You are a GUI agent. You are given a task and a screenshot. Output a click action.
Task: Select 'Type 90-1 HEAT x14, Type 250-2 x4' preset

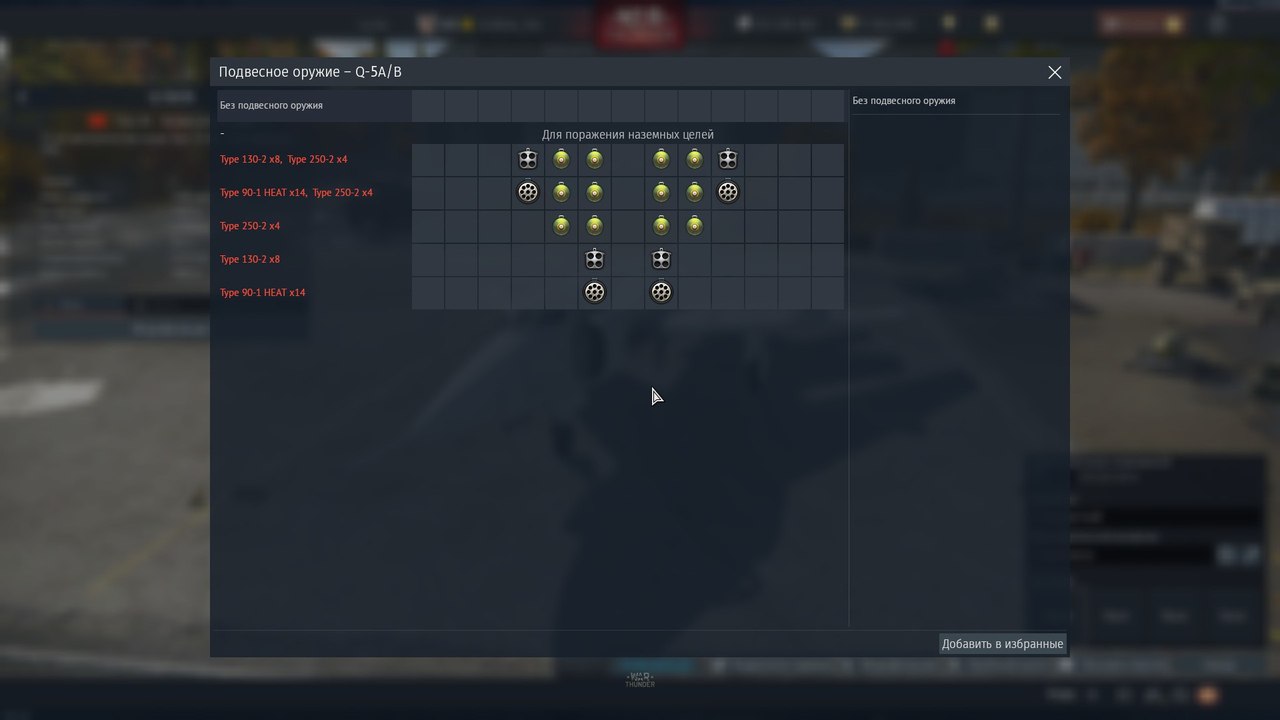tap(296, 193)
